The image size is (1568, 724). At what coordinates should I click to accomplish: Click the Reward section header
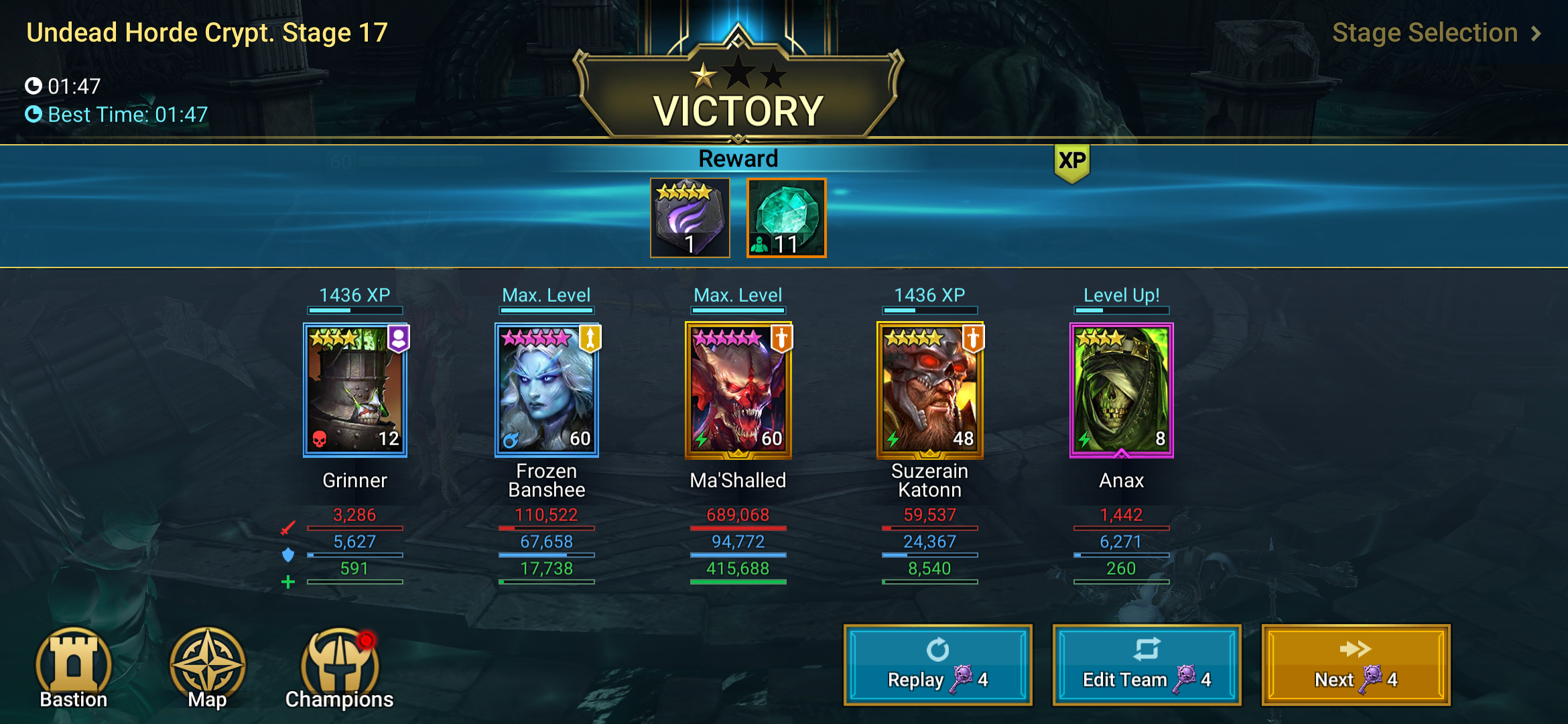coord(738,158)
